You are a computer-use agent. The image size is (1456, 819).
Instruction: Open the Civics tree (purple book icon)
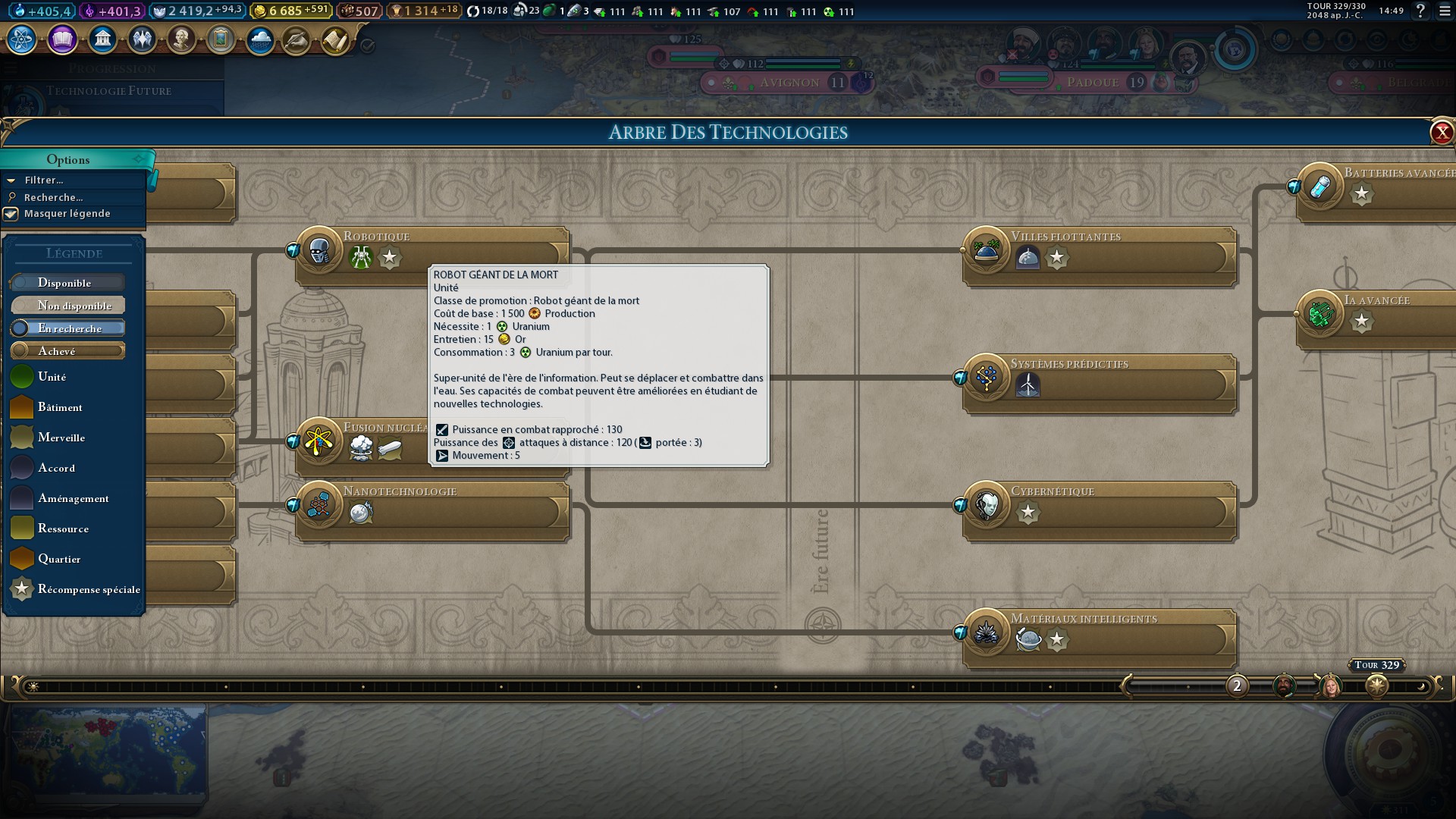[x=63, y=39]
